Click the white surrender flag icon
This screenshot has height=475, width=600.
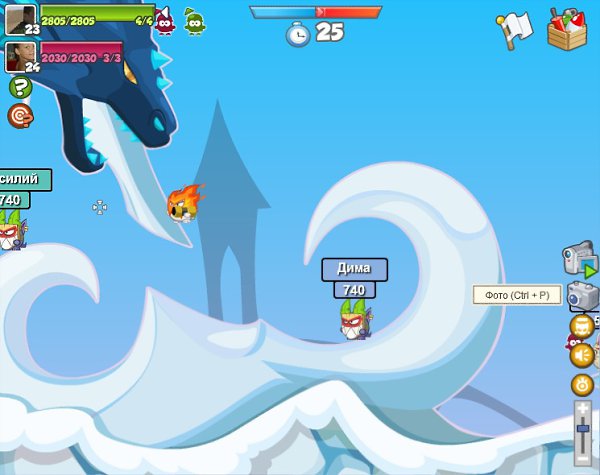(513, 31)
